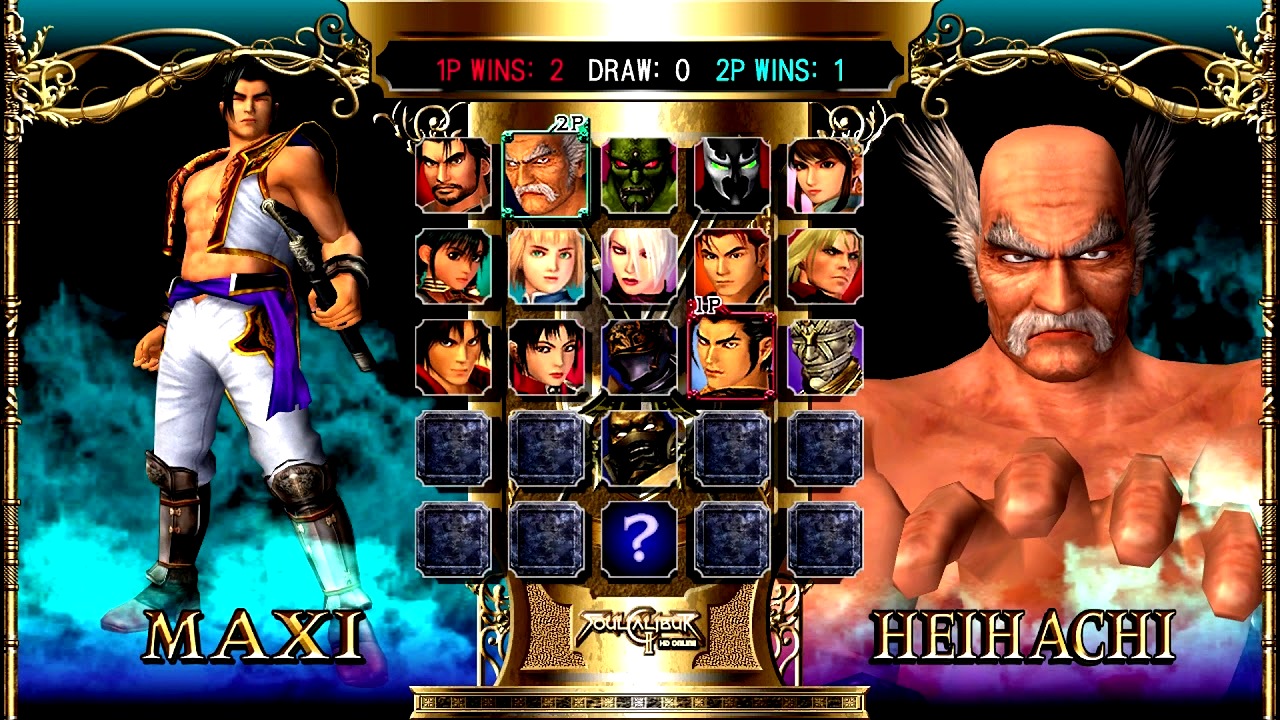Select the question mark random tile
The height and width of the screenshot is (720, 1280).
coord(639,540)
